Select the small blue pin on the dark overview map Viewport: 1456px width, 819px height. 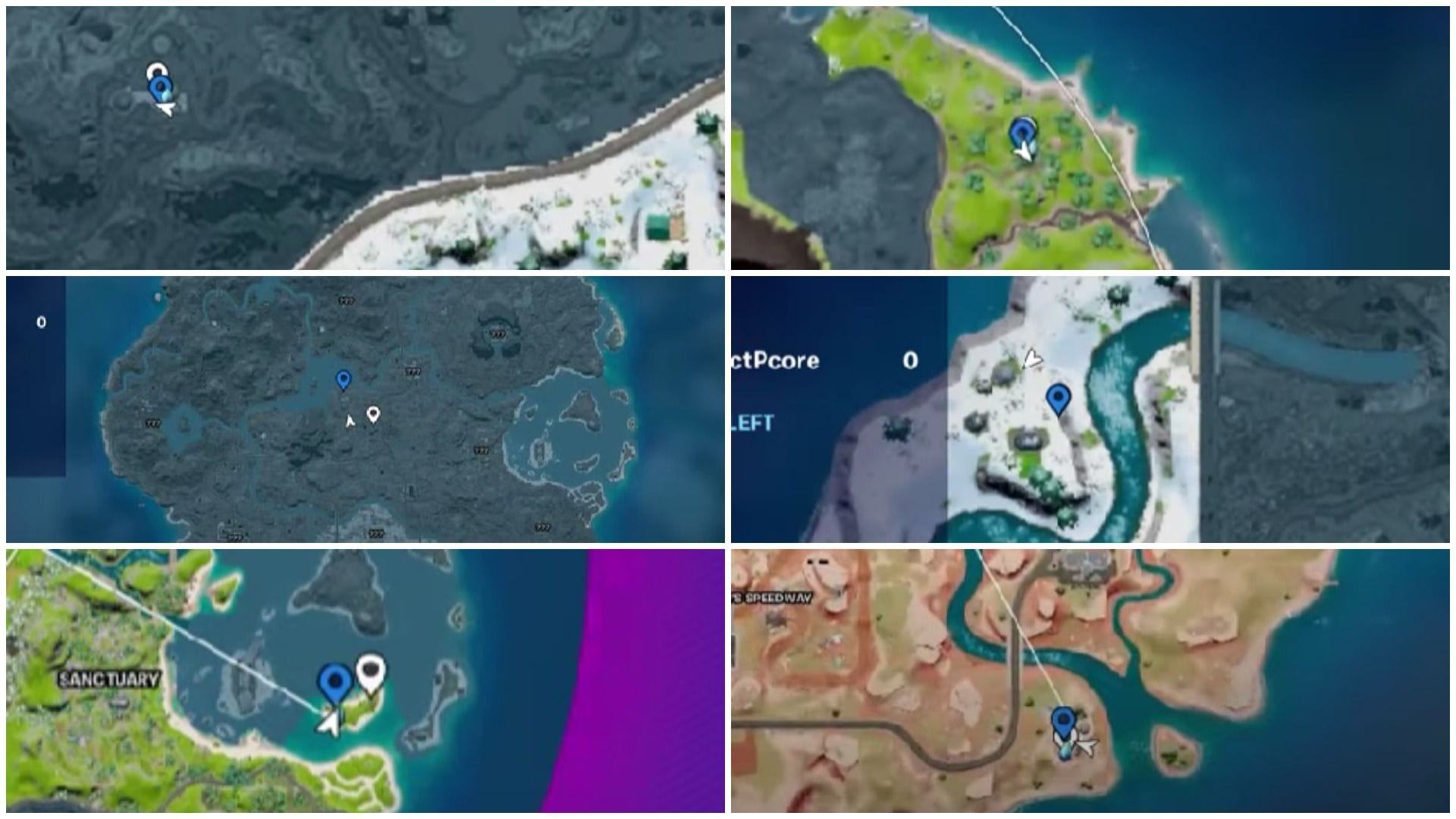click(x=344, y=381)
